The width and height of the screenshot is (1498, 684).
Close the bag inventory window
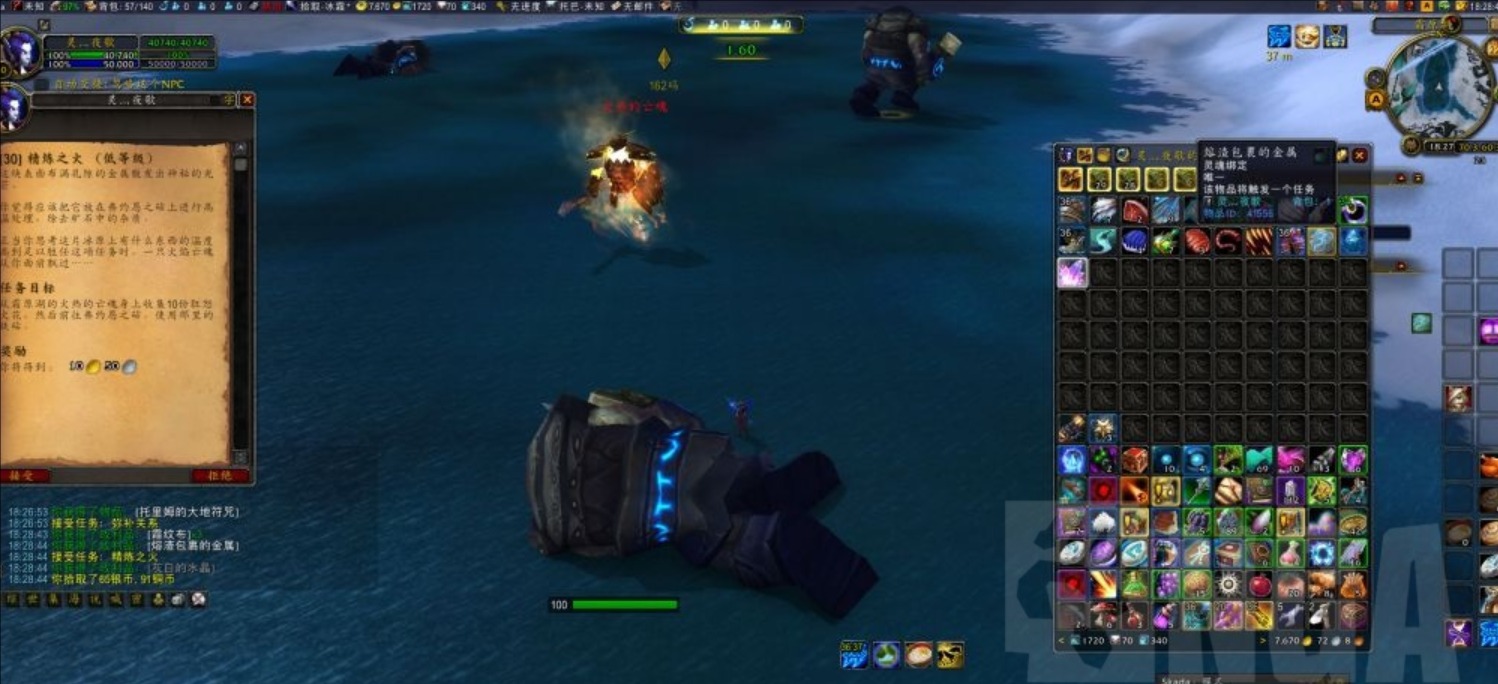(1359, 155)
